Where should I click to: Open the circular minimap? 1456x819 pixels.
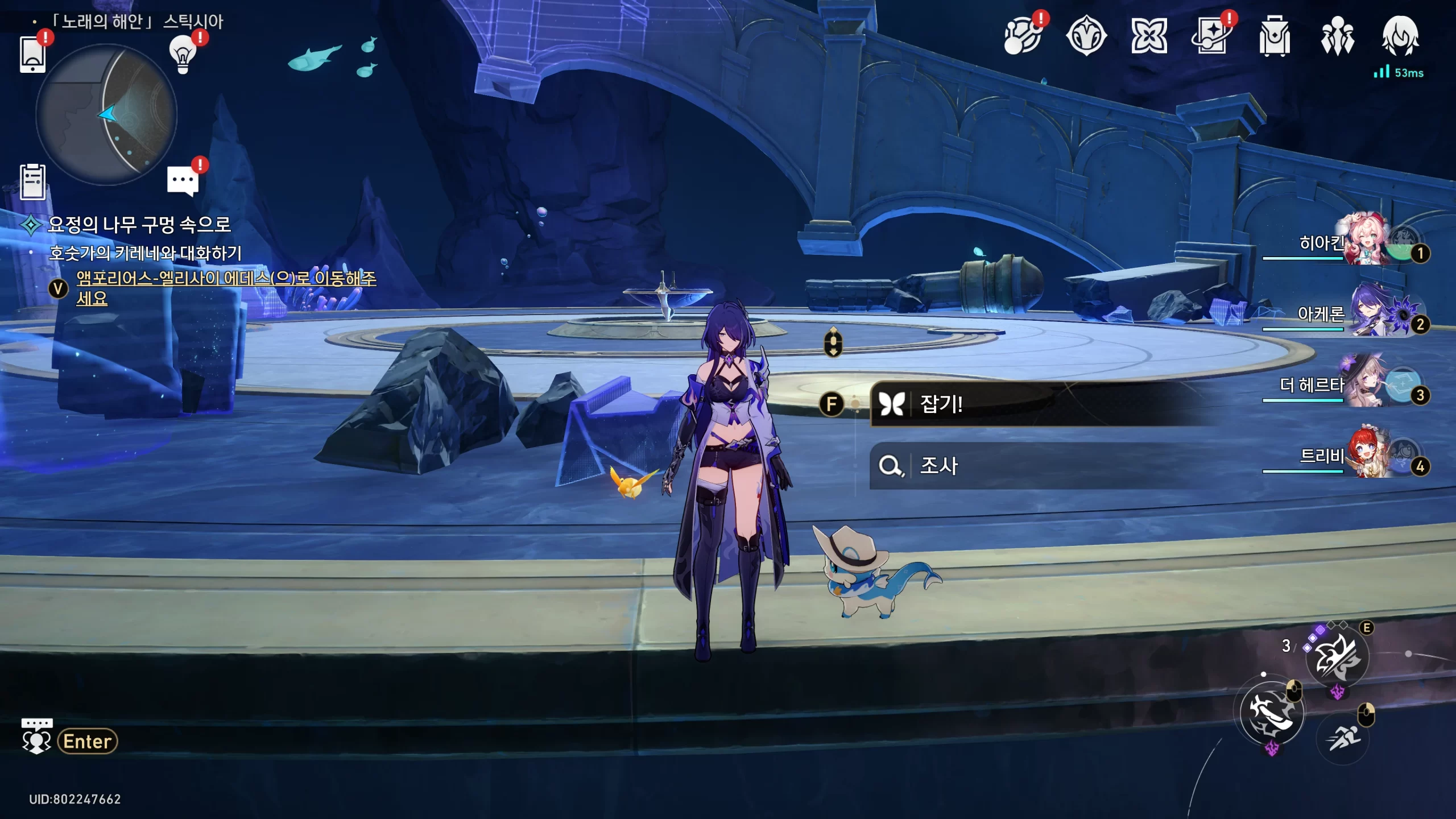point(106,115)
